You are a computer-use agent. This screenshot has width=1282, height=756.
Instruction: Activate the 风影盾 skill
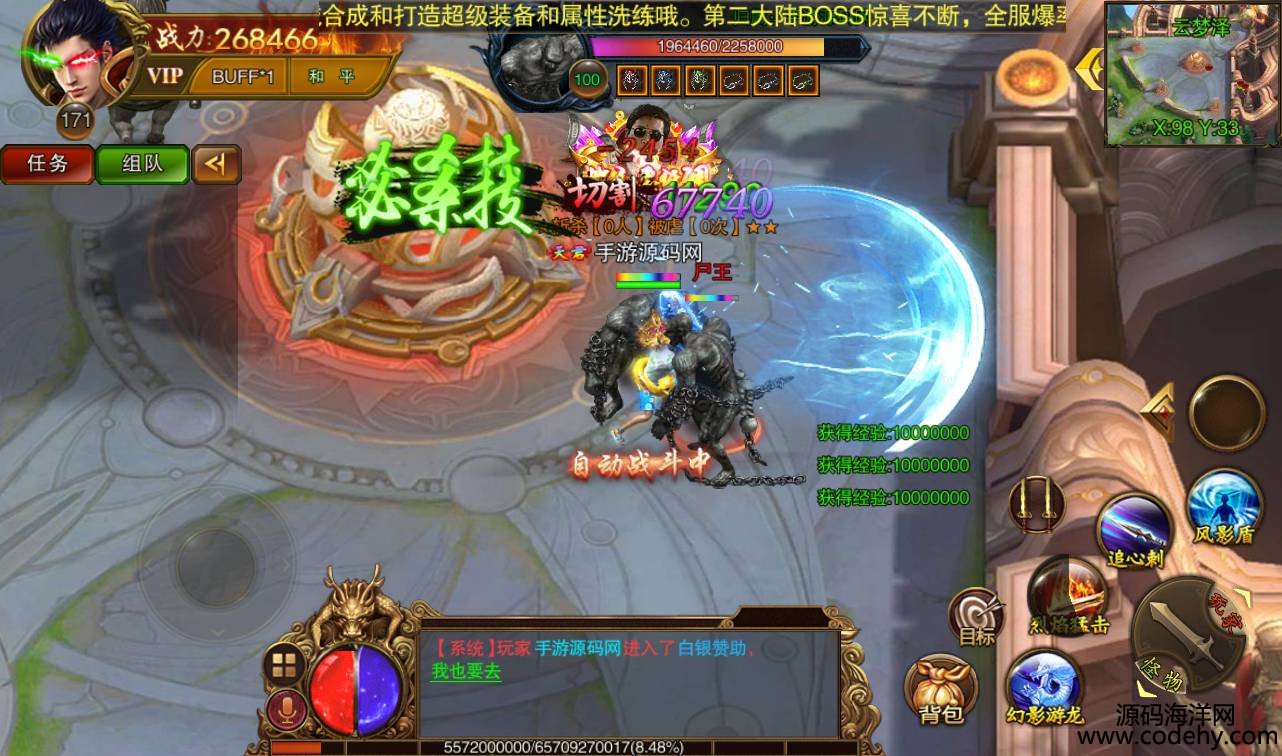[1222, 506]
